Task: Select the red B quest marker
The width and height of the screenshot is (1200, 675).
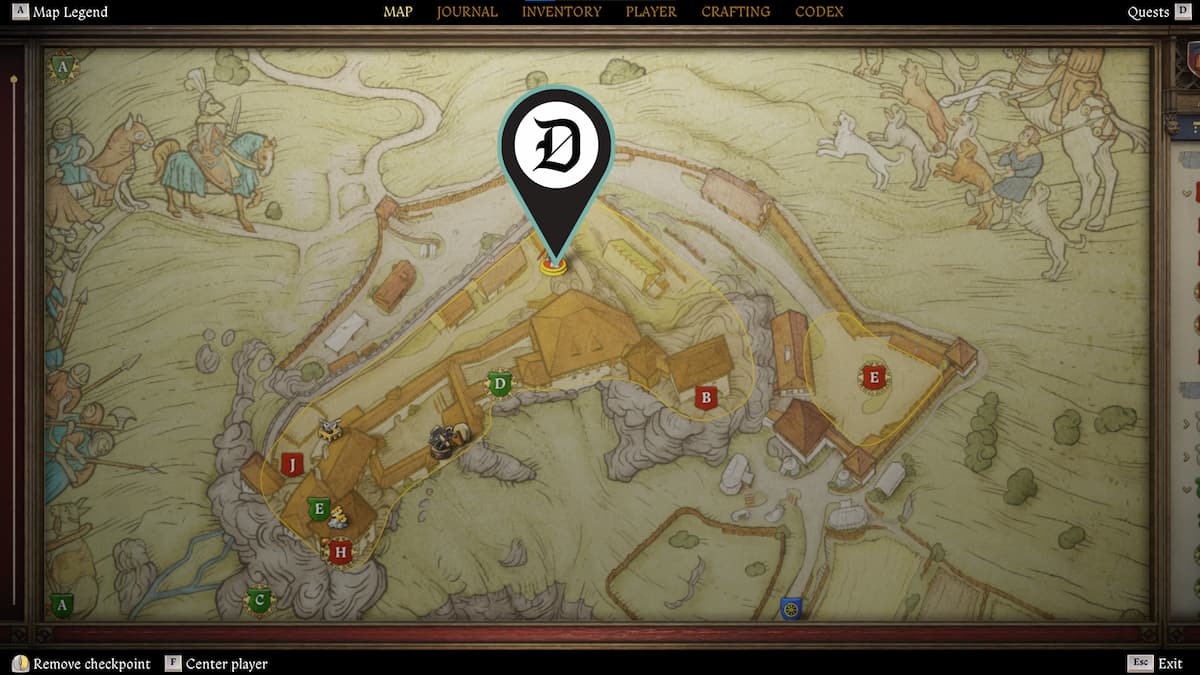Action: (706, 398)
